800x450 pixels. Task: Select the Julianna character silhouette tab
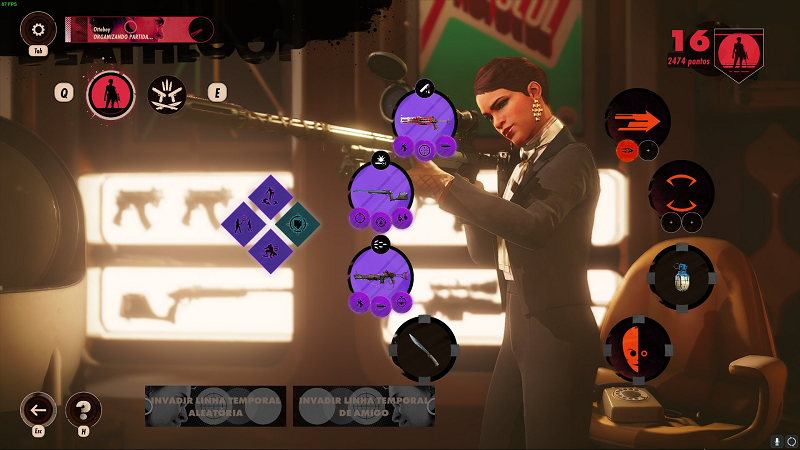point(111,94)
